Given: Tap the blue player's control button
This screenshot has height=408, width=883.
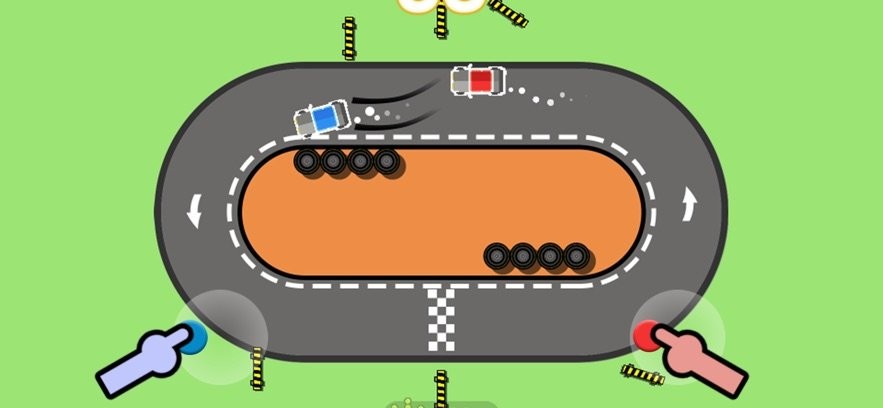Looking at the screenshot, I should pos(193,337).
